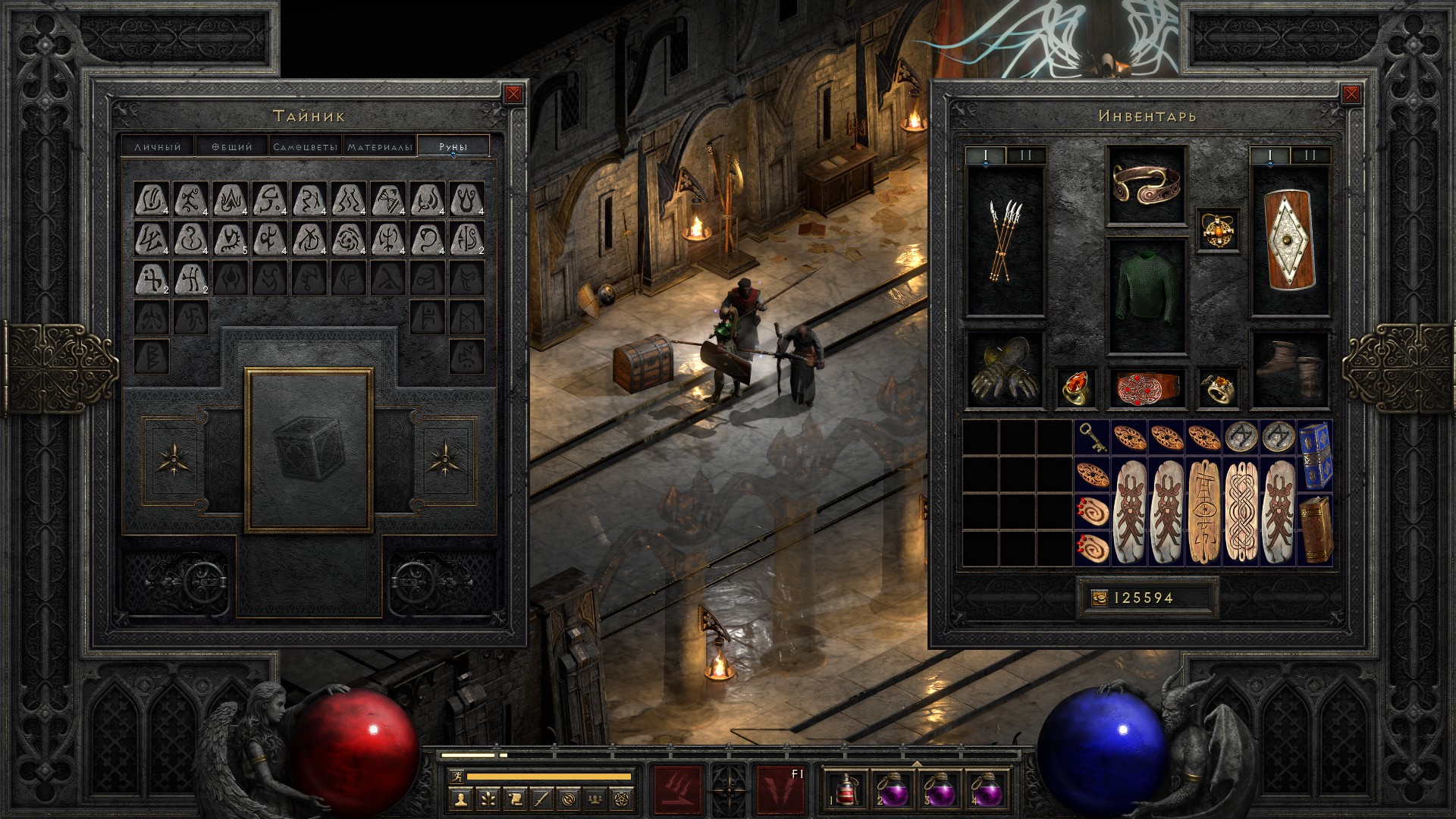Viewport: 1456px width, 819px height.
Task: Open the Общий stash tab
Action: pos(231,146)
